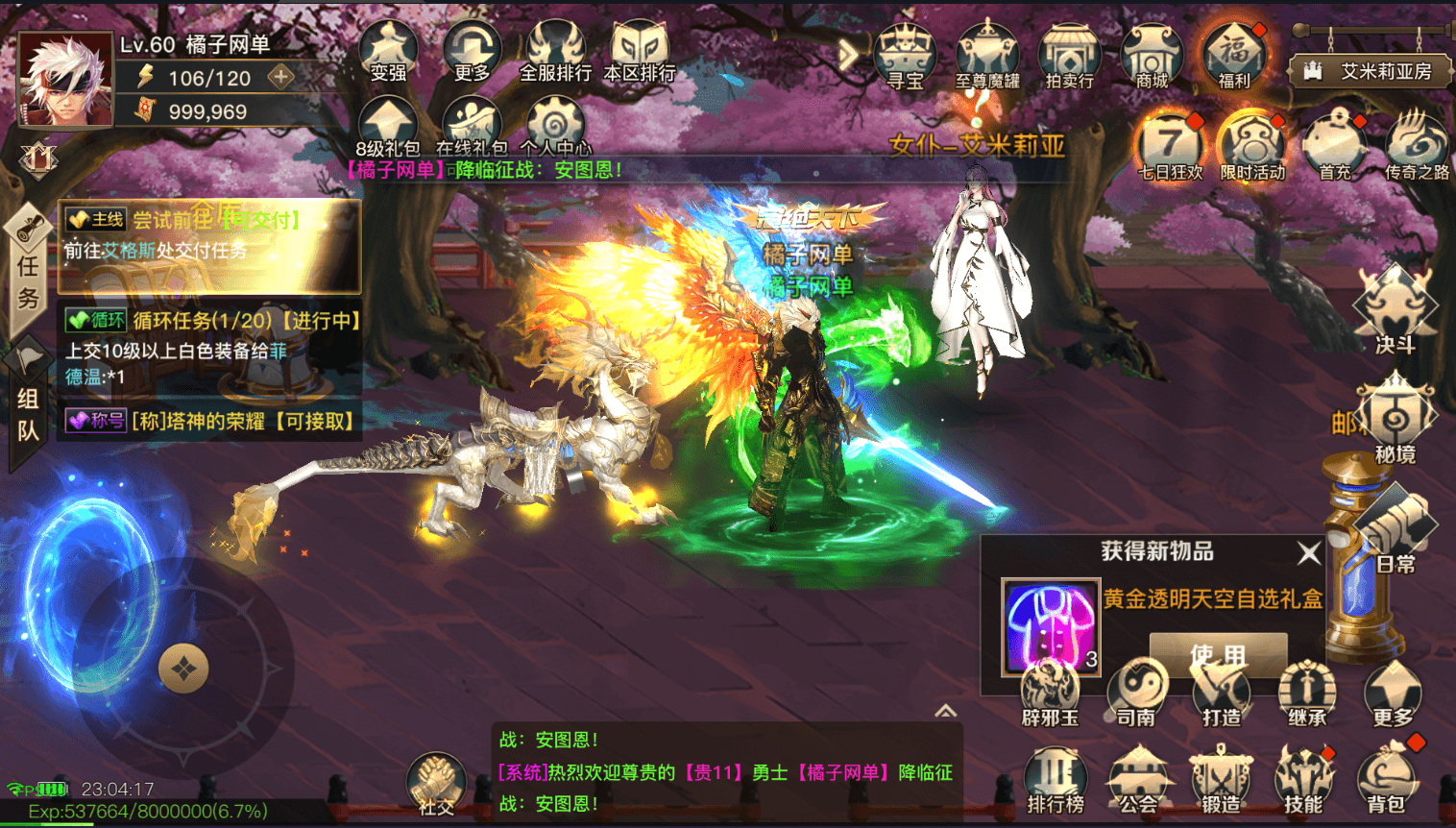Viewport: 1456px width, 828px height.
Task: Open the 商城 shop
Action: click(x=1152, y=56)
